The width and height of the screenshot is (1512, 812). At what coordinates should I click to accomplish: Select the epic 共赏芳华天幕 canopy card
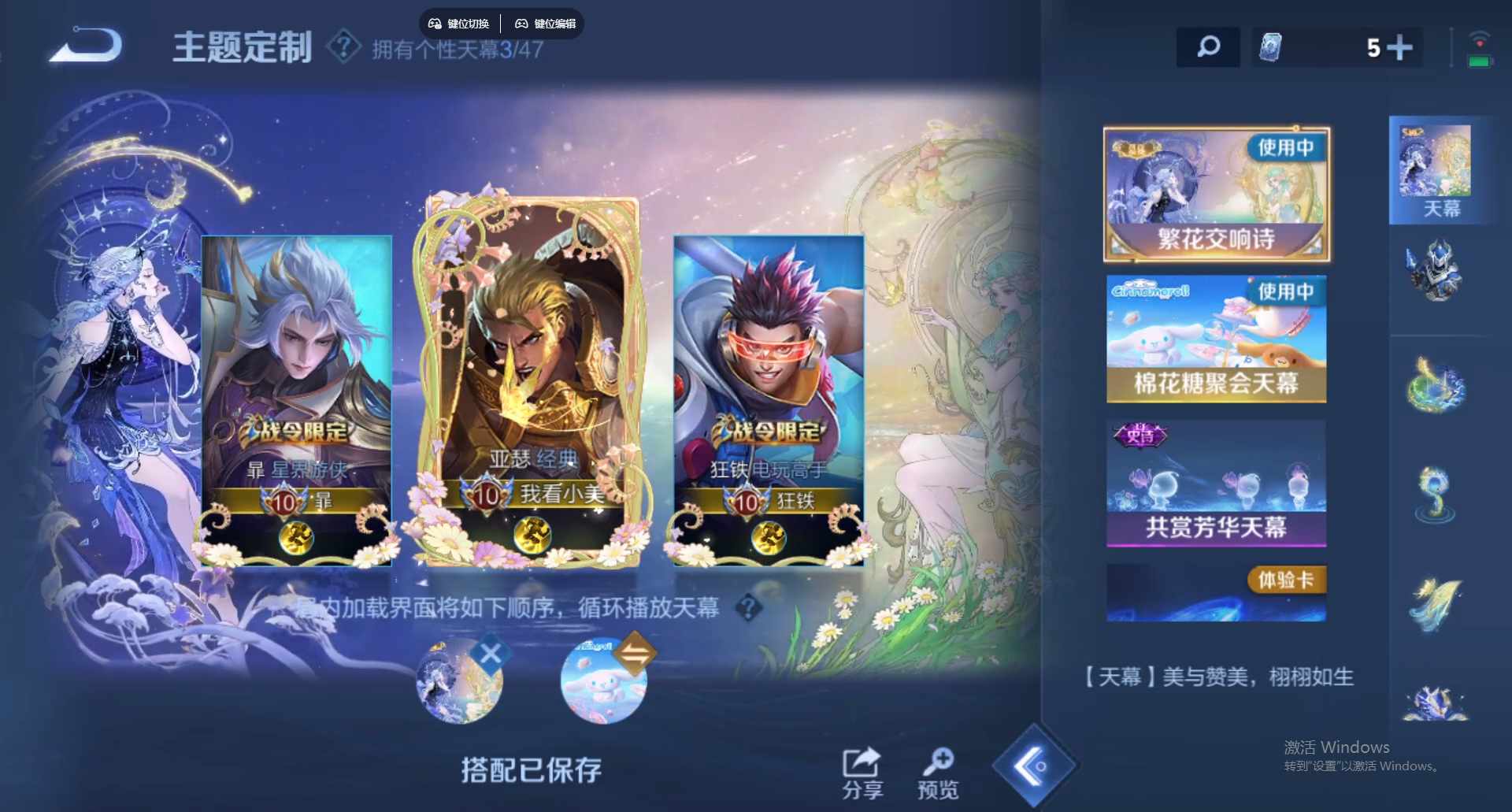[x=1216, y=482]
